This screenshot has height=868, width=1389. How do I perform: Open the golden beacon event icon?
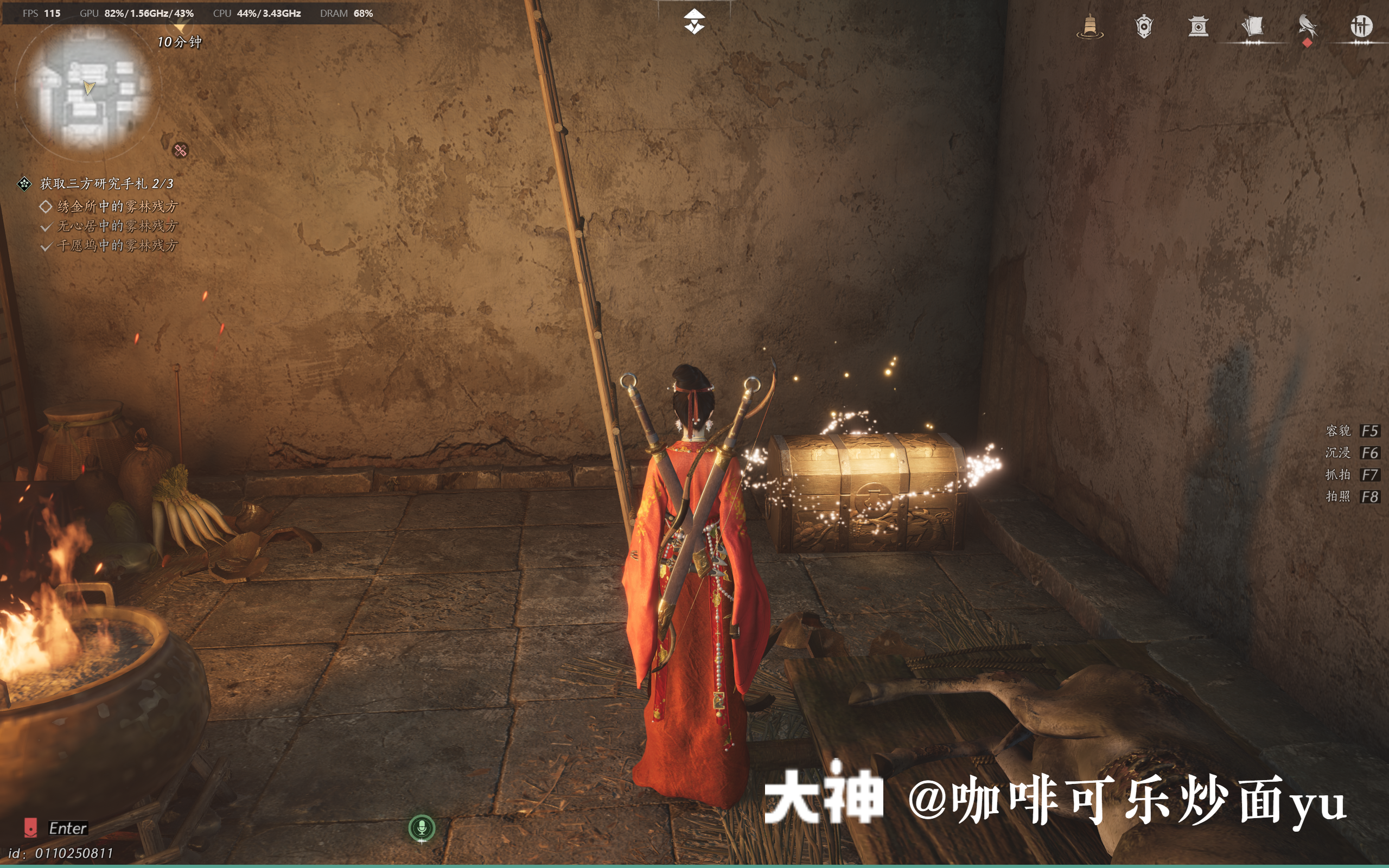click(1090, 26)
